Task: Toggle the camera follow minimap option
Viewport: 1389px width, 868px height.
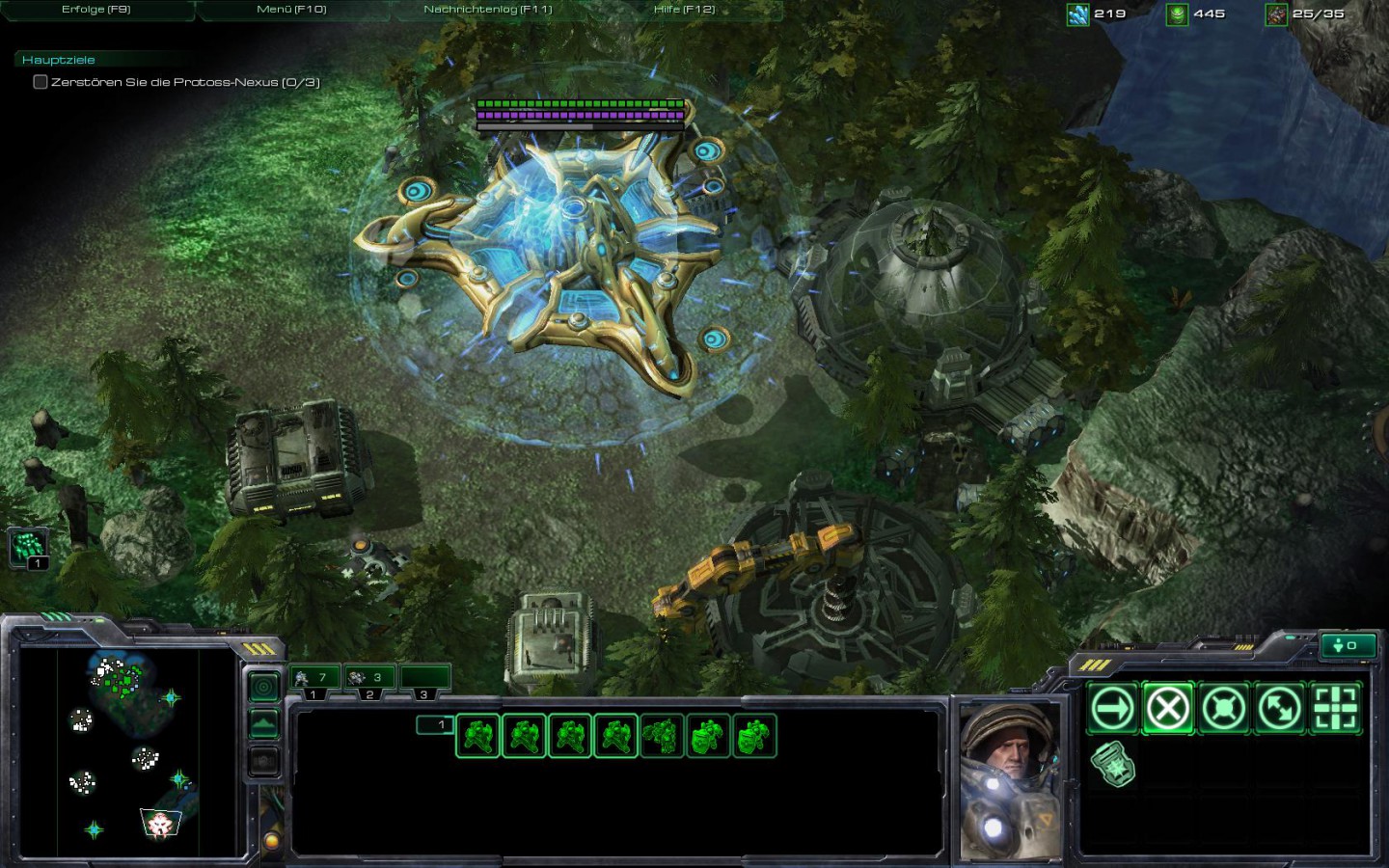Action: pos(263,687)
